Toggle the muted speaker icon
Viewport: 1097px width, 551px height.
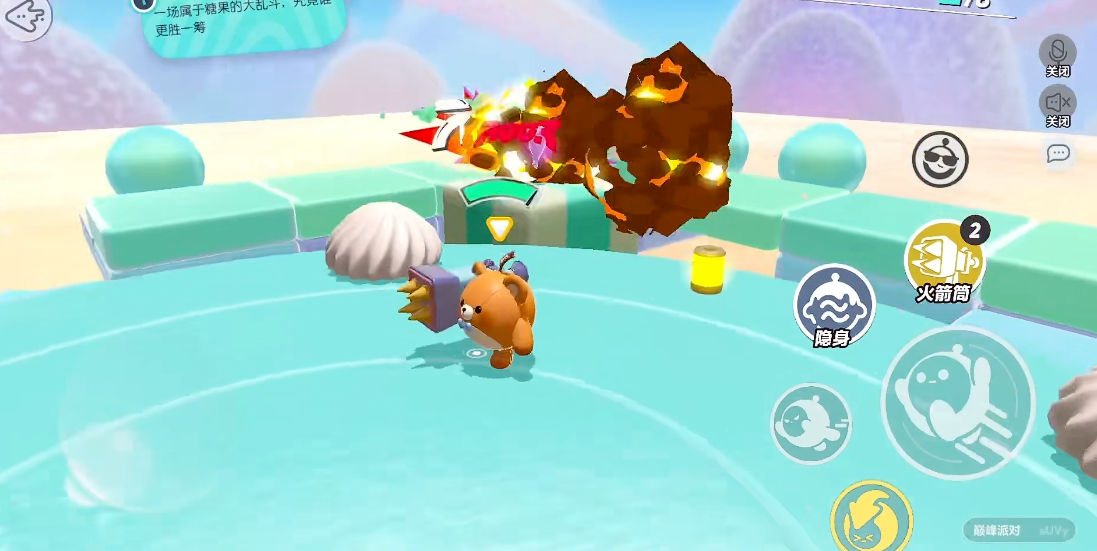(1057, 101)
